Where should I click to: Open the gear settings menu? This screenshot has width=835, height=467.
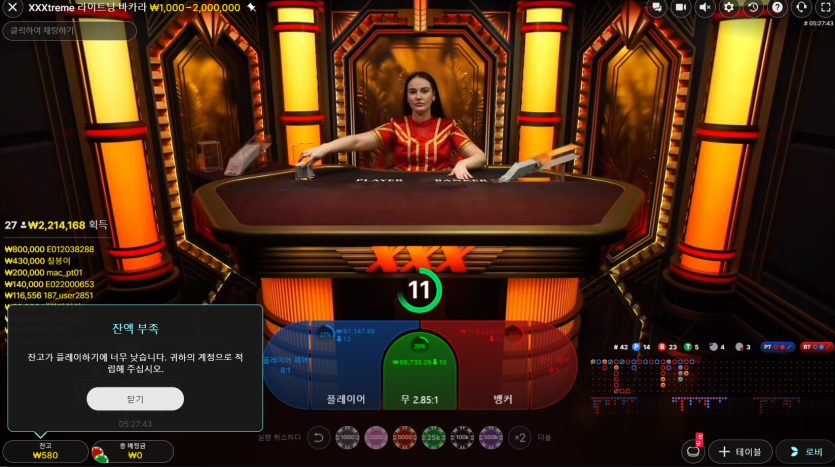(x=729, y=8)
